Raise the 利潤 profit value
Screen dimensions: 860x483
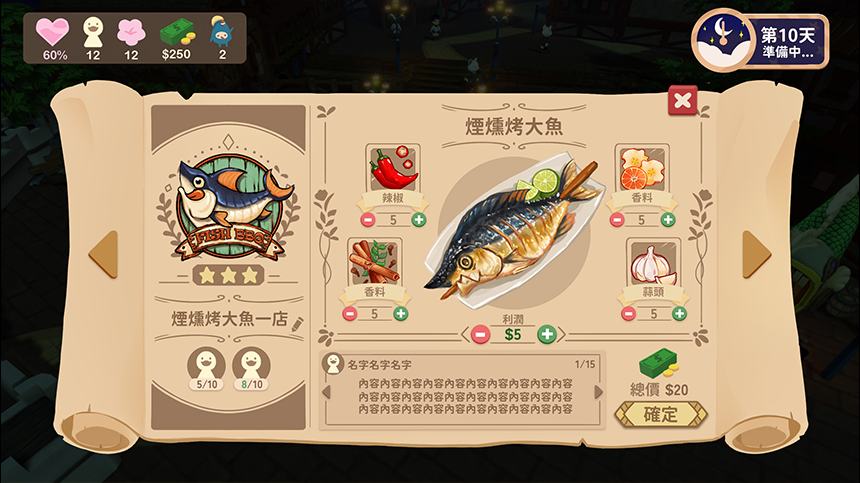[546, 334]
